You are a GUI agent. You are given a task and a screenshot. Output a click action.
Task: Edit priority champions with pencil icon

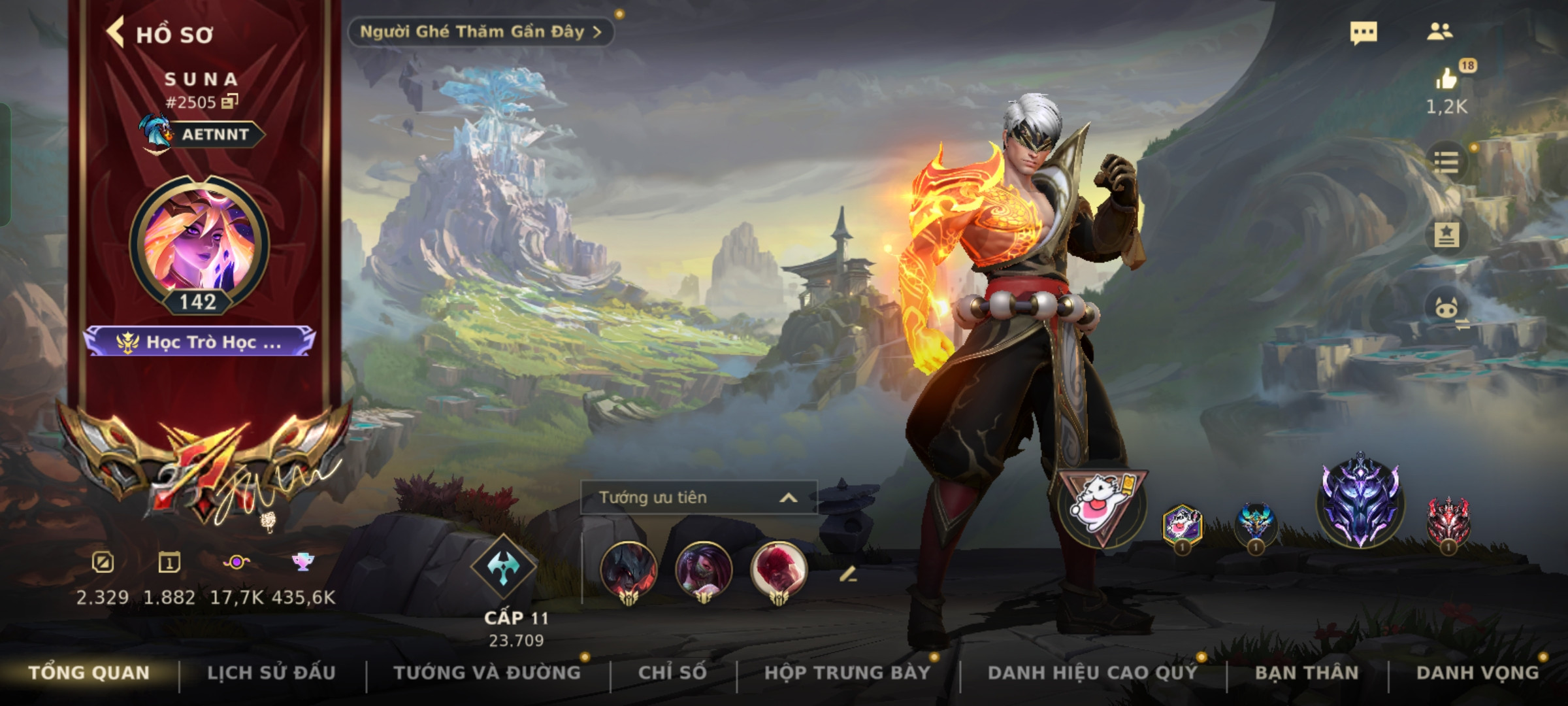pyautogui.click(x=847, y=575)
